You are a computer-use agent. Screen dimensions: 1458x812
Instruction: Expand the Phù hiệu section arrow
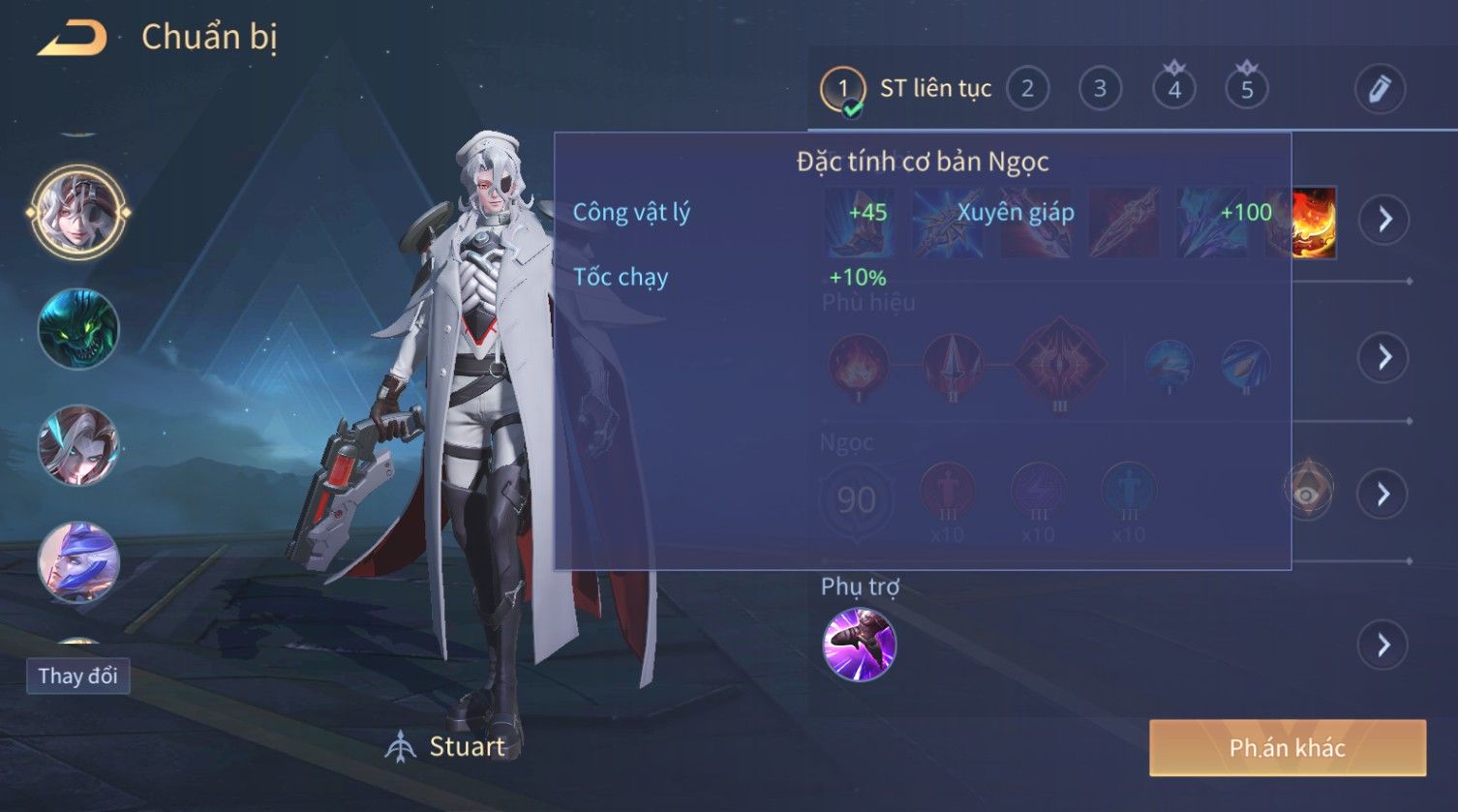pyautogui.click(x=1384, y=357)
